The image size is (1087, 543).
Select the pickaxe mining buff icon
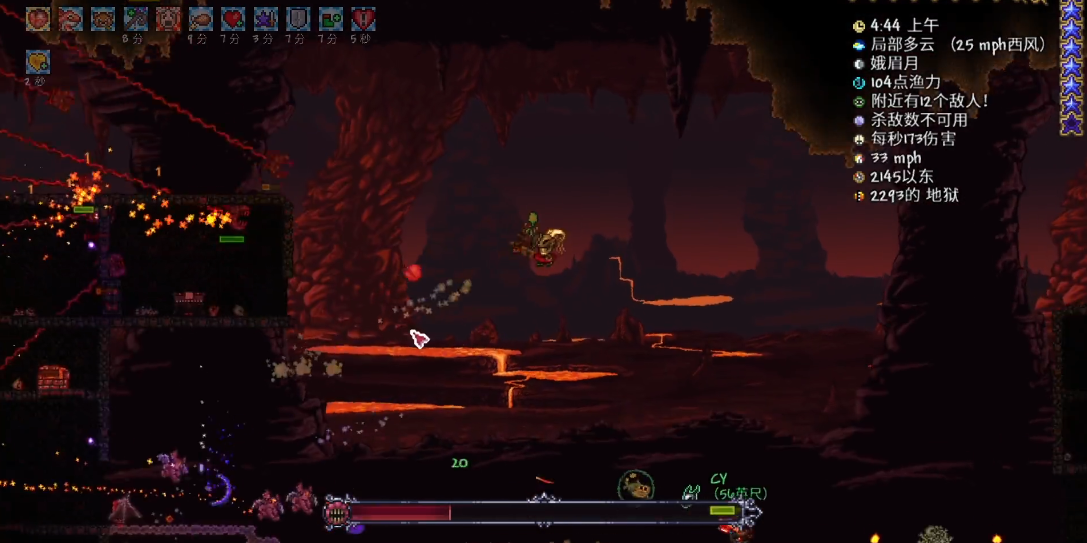pyautogui.click(x=135, y=18)
